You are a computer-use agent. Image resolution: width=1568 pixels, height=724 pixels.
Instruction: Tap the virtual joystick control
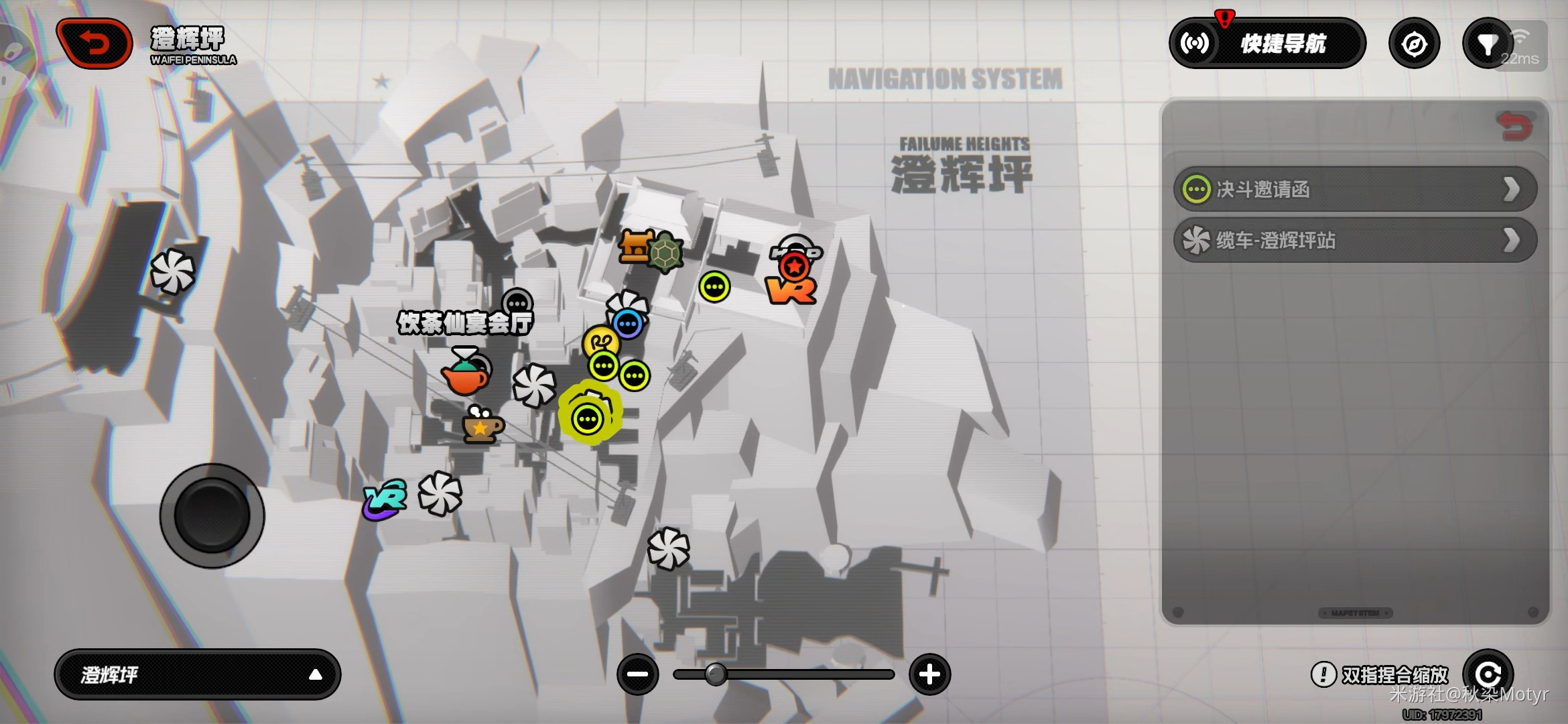[212, 516]
